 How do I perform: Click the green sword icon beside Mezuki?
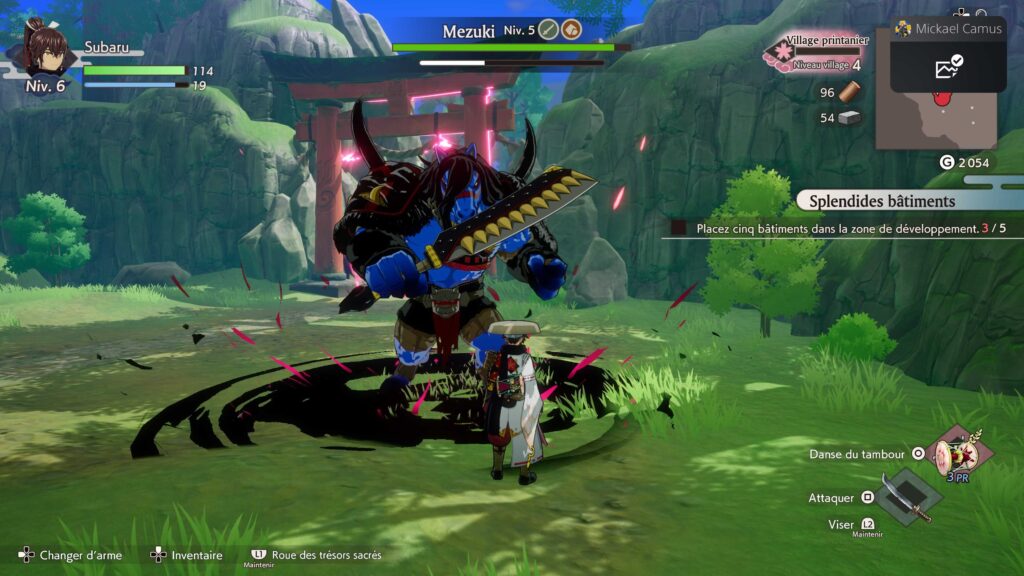547,31
